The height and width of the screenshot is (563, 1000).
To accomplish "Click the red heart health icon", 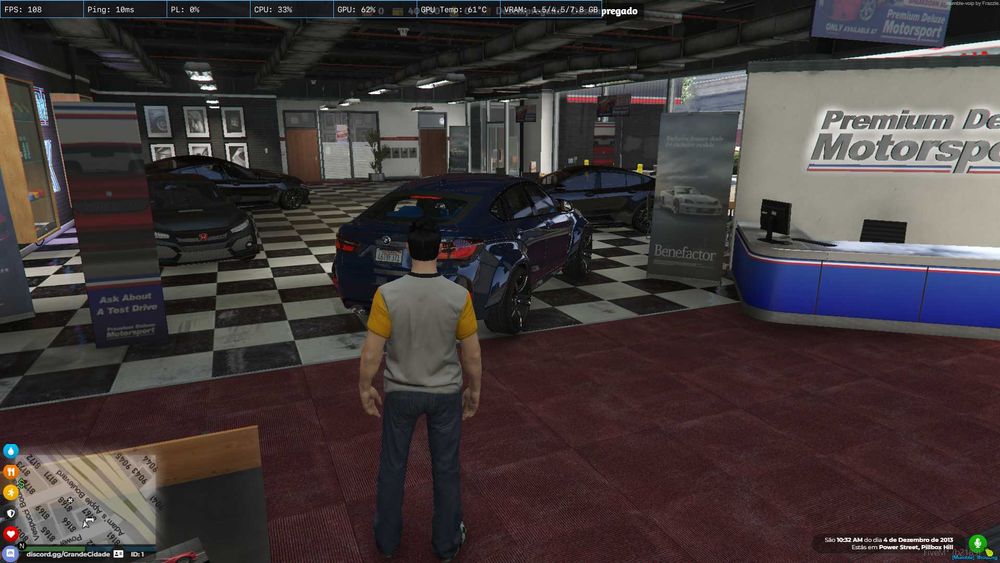I will click(11, 533).
